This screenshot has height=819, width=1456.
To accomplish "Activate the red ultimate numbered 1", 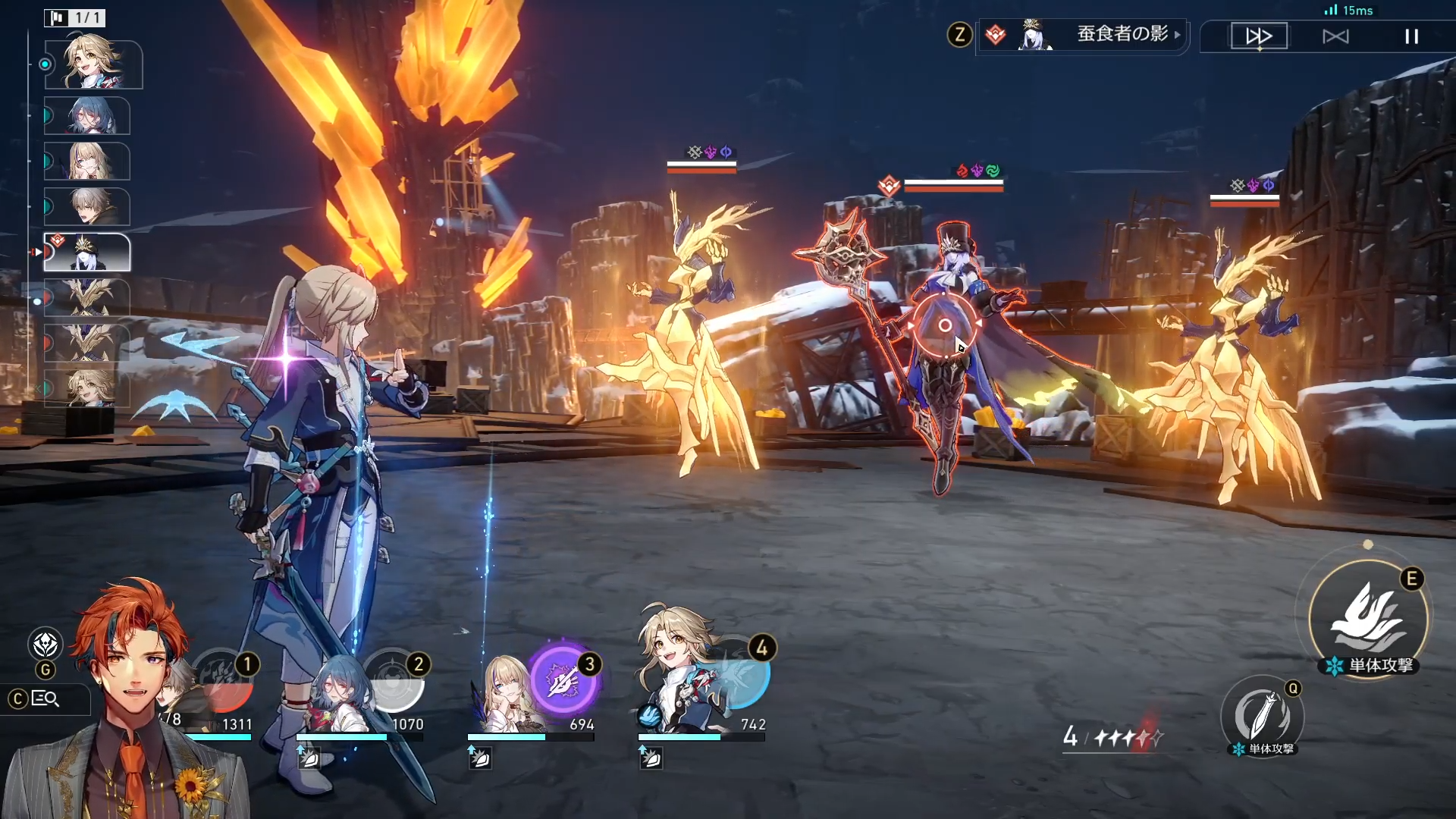I will [x=223, y=680].
